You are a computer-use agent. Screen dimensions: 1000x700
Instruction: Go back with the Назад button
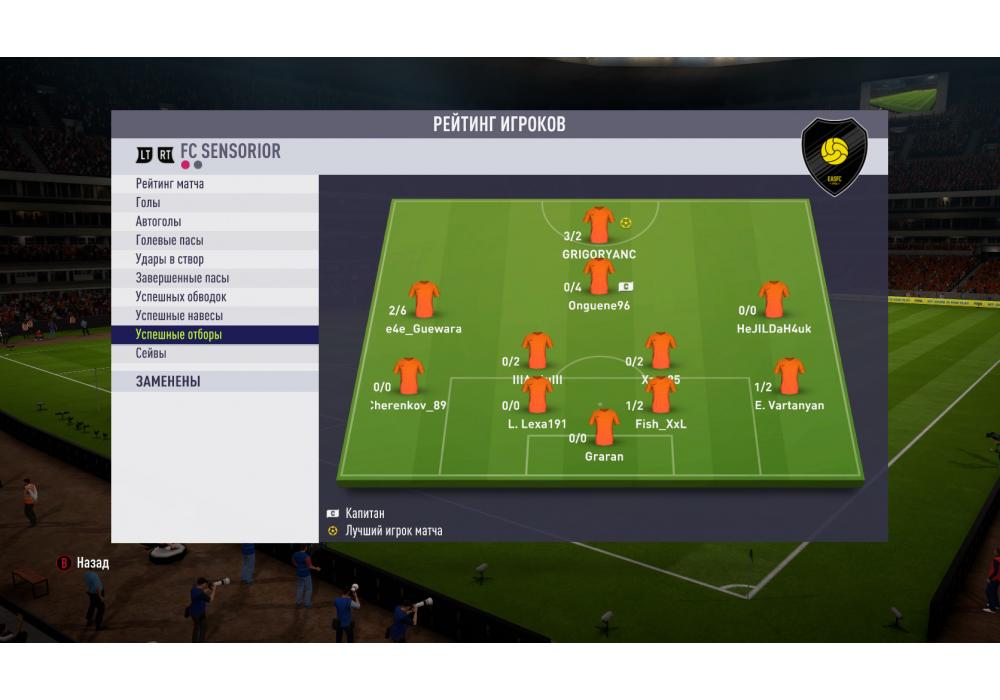click(x=83, y=563)
